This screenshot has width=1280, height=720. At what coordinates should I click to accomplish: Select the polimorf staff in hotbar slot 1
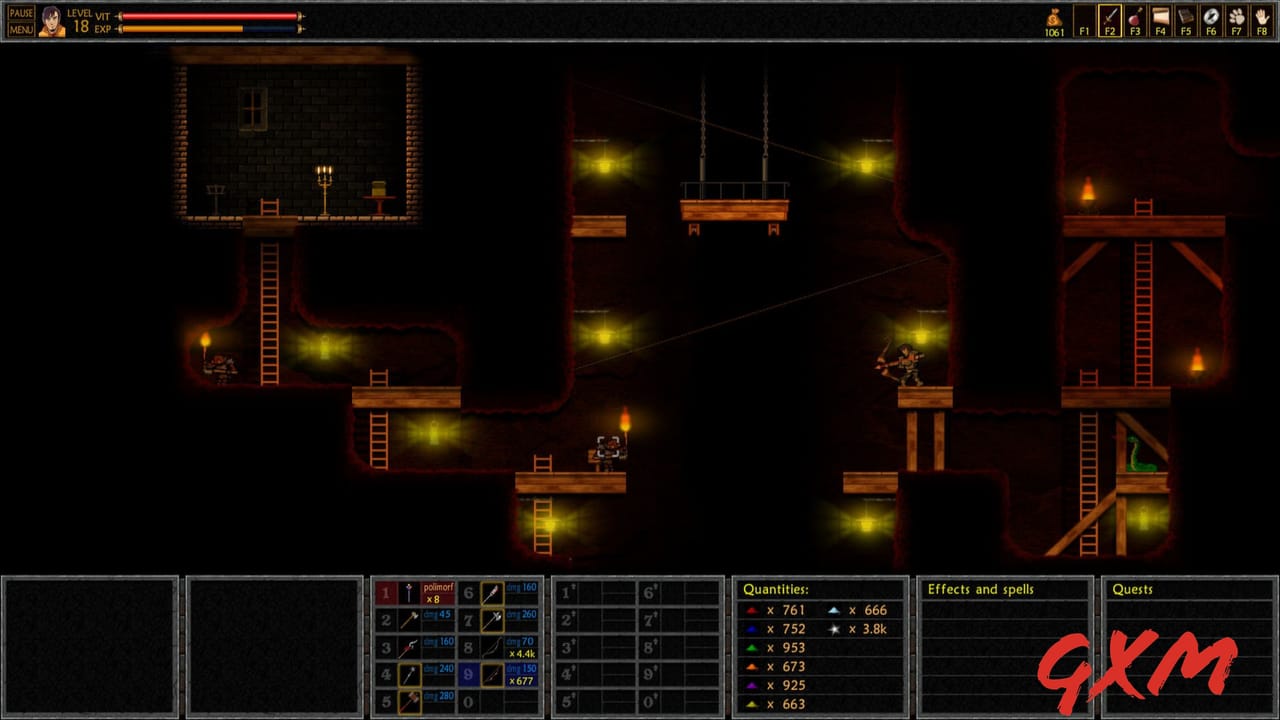pos(411,593)
